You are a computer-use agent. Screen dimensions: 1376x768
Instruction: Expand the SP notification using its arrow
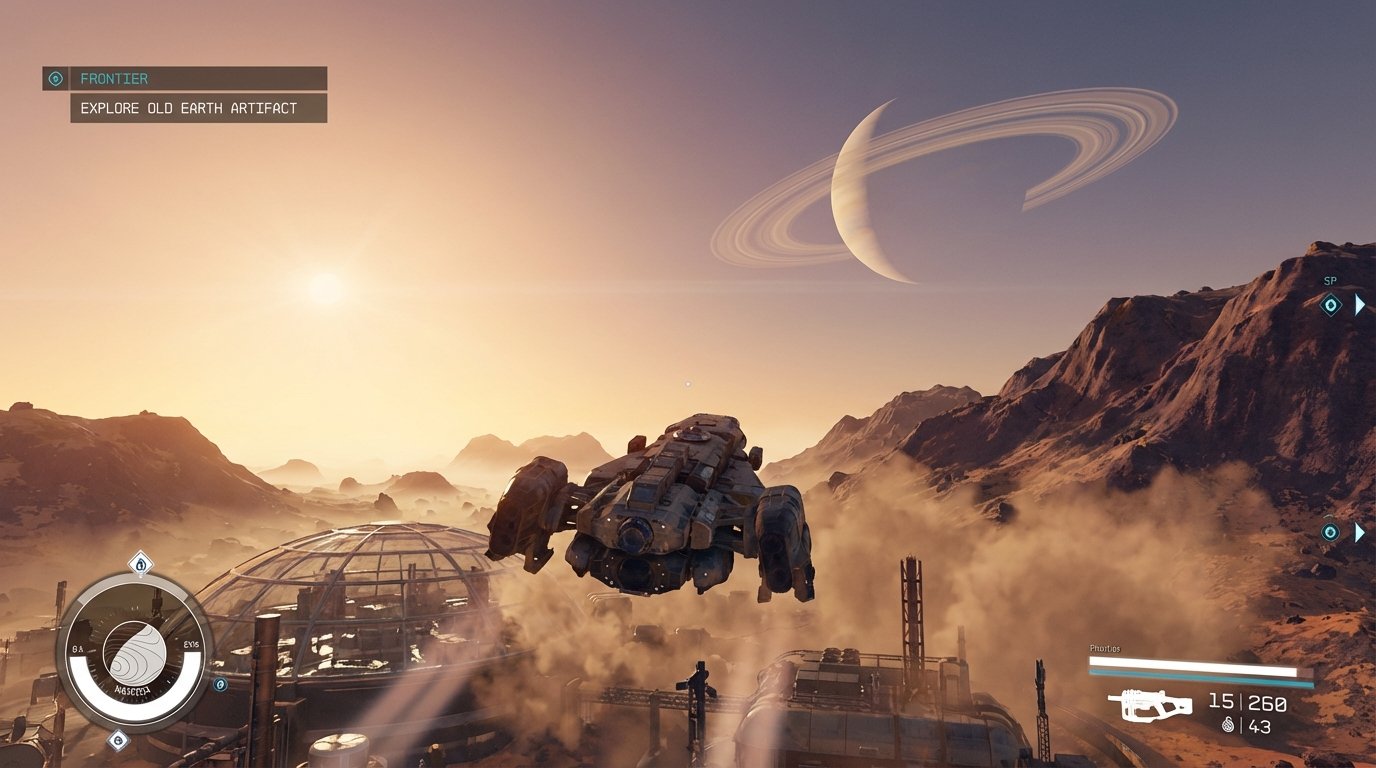1361,306
